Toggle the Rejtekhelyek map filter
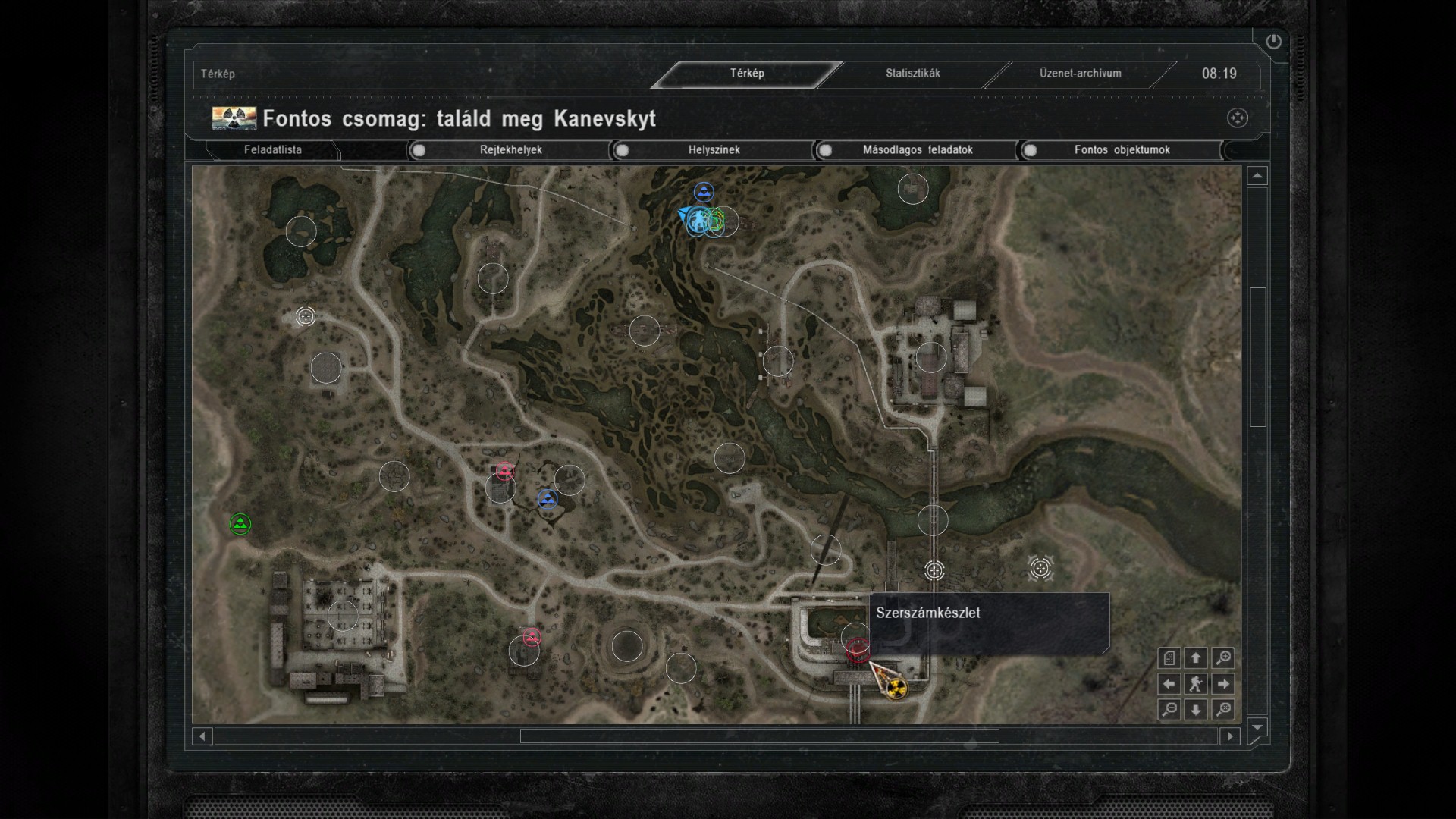The height and width of the screenshot is (819, 1456). [x=419, y=150]
